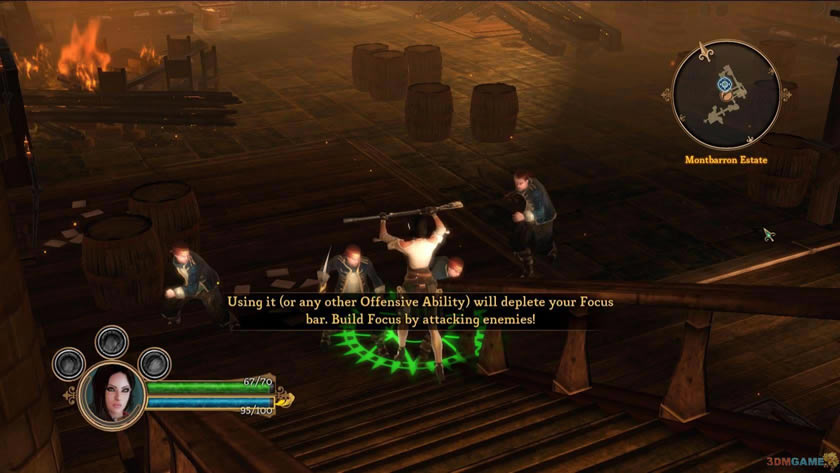The image size is (840, 473).
Task: Select the dark-haired character portrait
Action: click(111, 392)
